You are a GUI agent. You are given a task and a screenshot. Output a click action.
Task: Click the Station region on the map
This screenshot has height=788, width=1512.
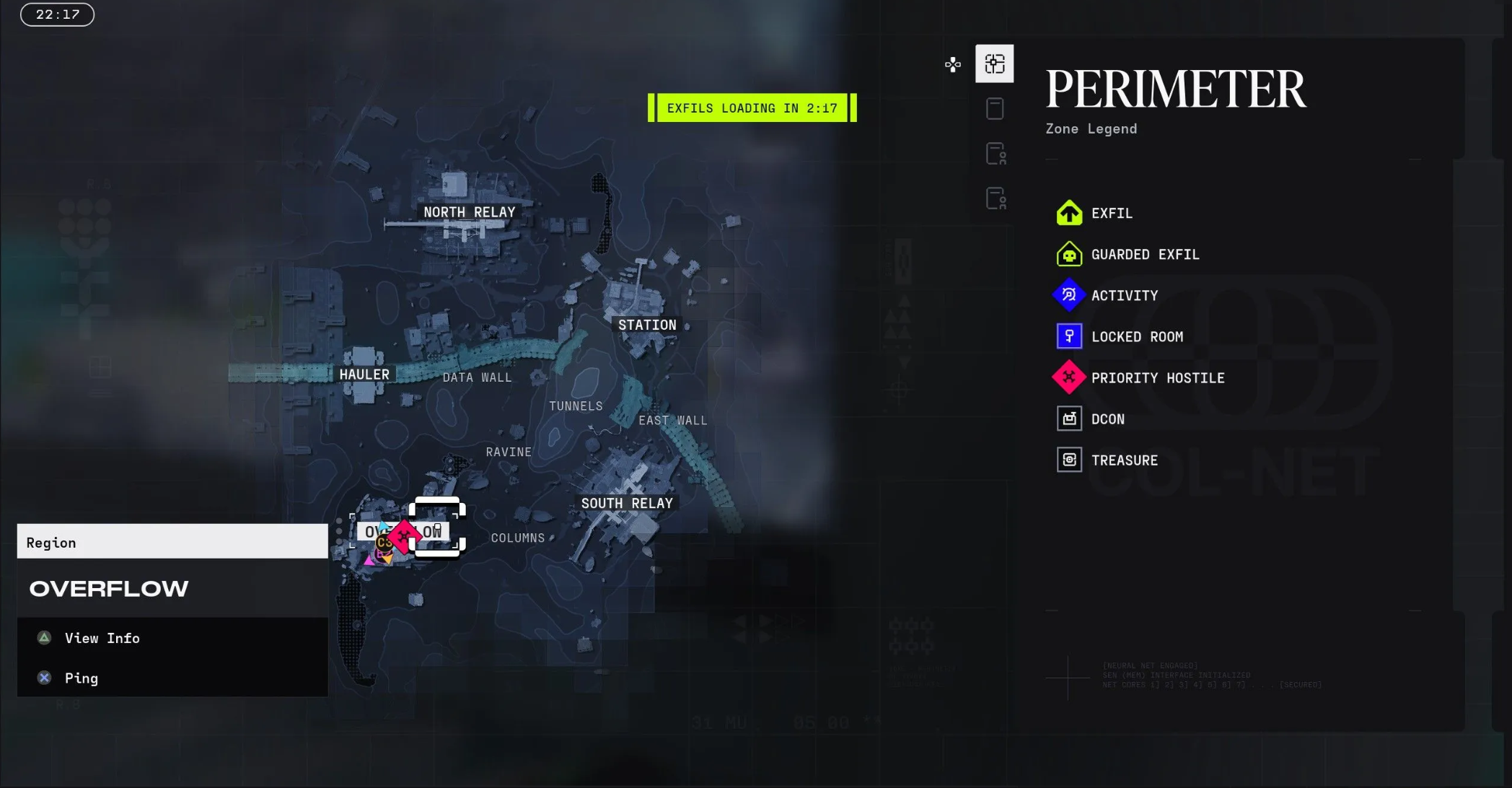tap(647, 325)
